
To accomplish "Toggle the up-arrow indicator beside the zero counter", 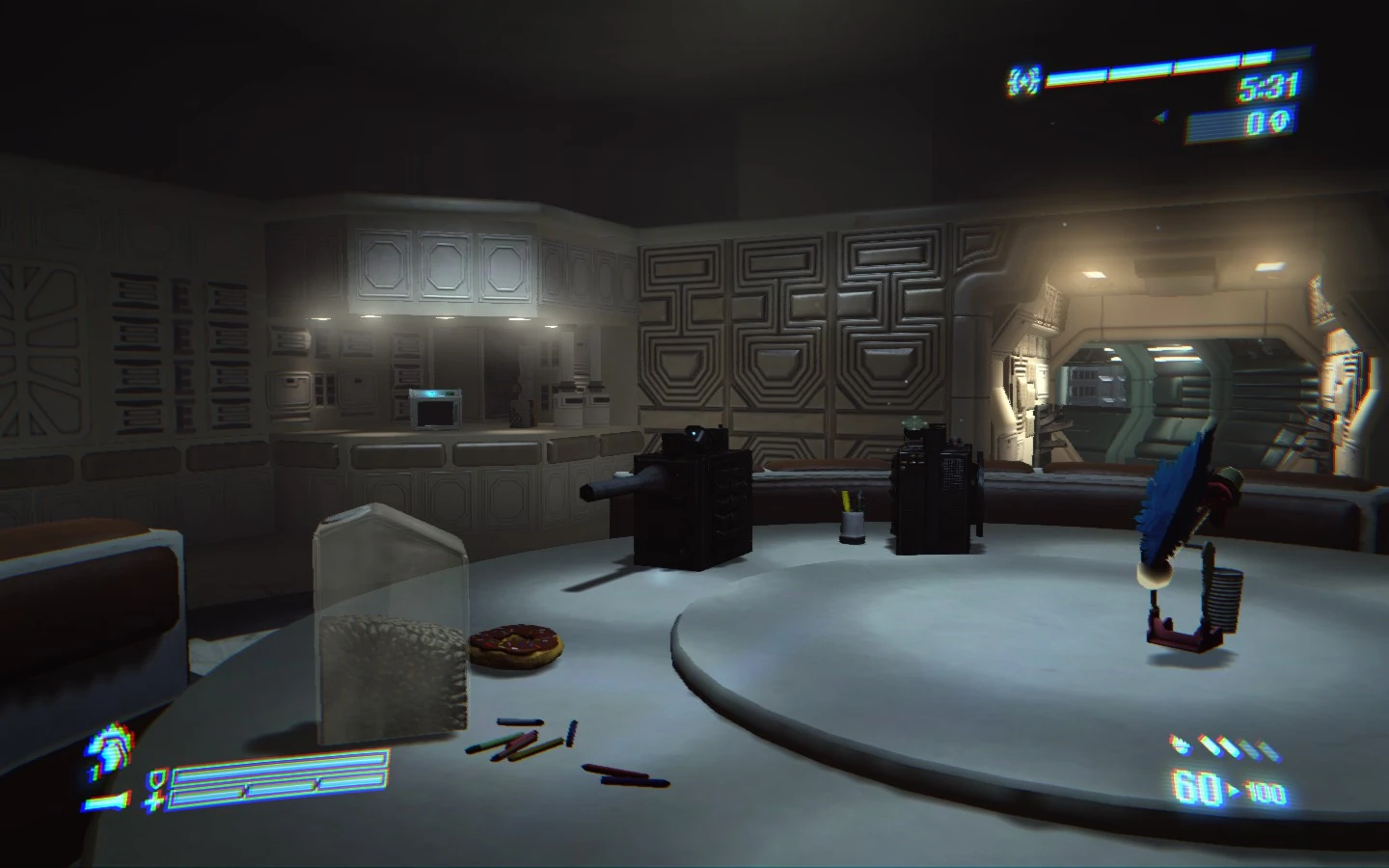I will (x=1280, y=119).
